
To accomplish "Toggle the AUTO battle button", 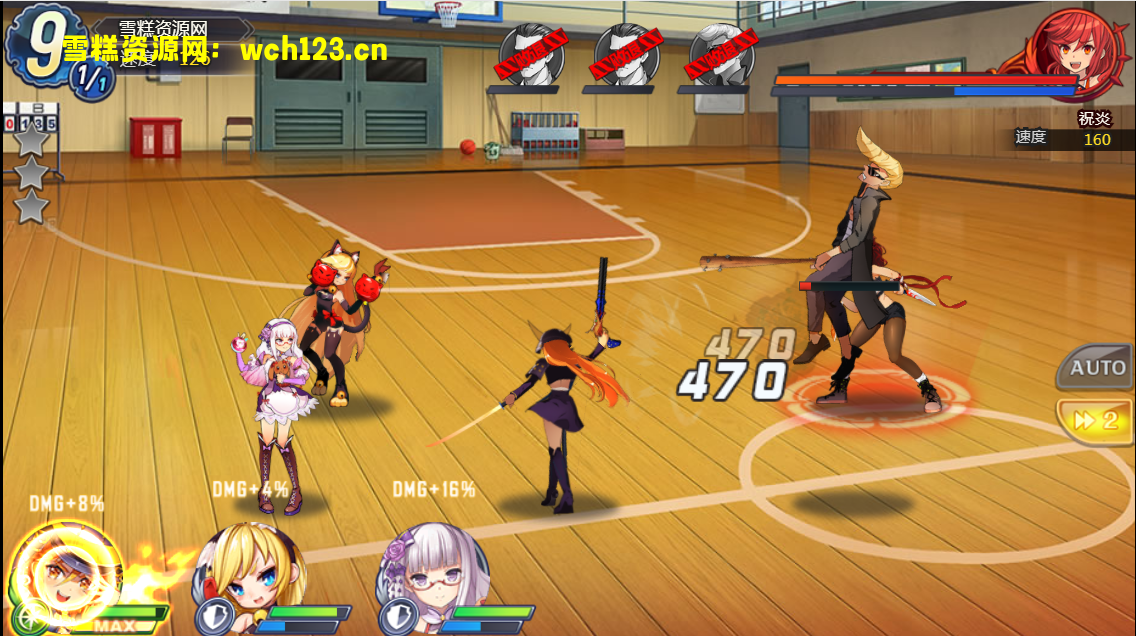I will [x=1097, y=367].
